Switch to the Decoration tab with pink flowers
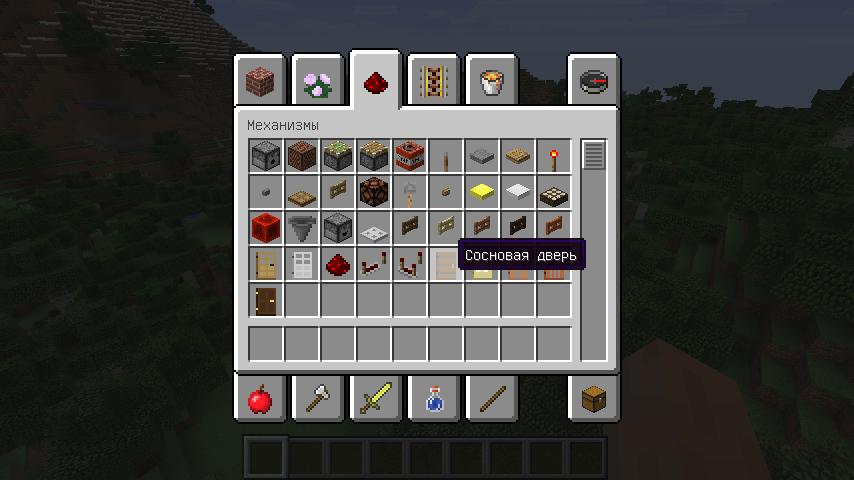The width and height of the screenshot is (854, 480). tap(318, 81)
